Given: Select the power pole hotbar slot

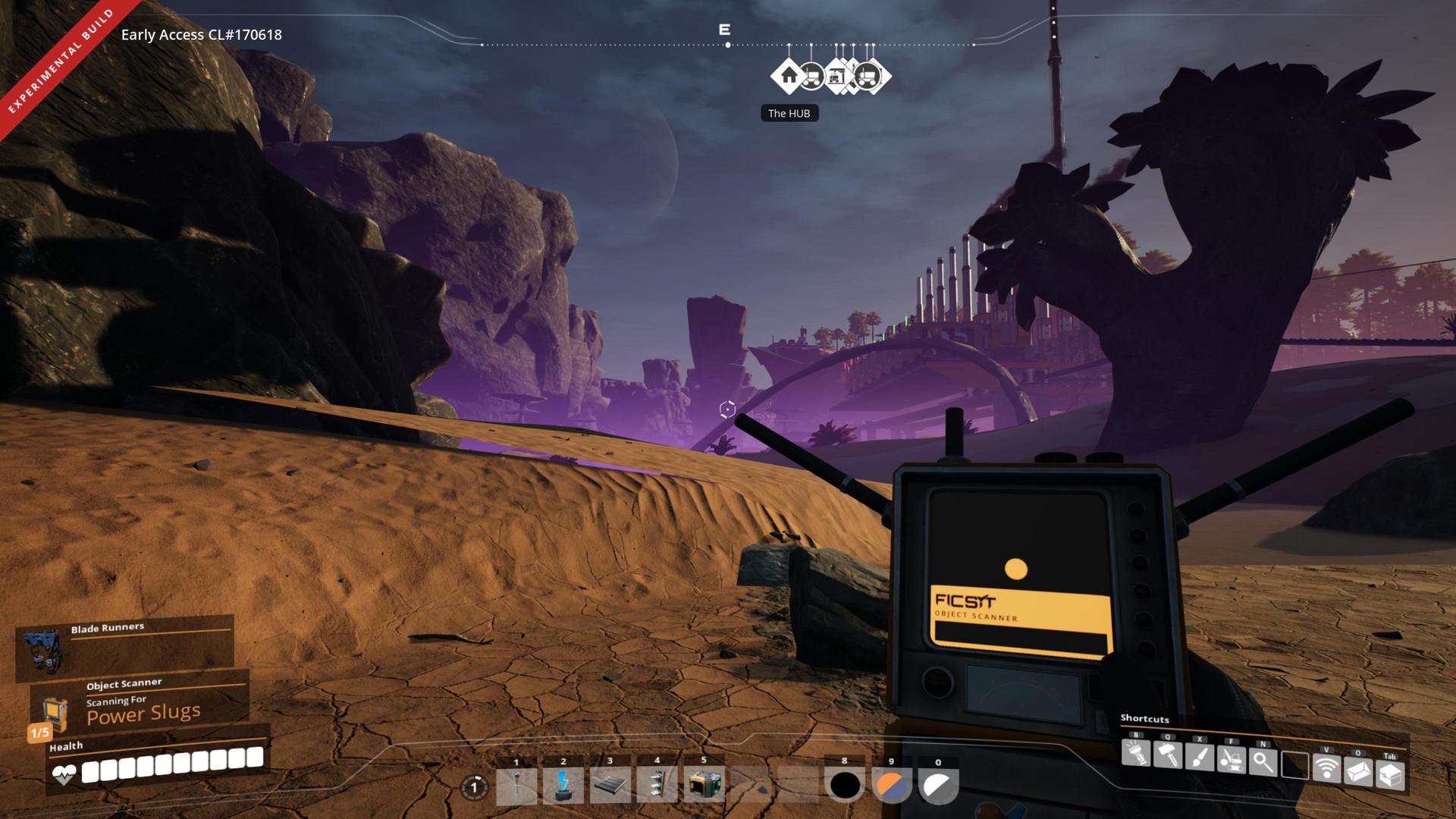Looking at the screenshot, I should (x=516, y=785).
